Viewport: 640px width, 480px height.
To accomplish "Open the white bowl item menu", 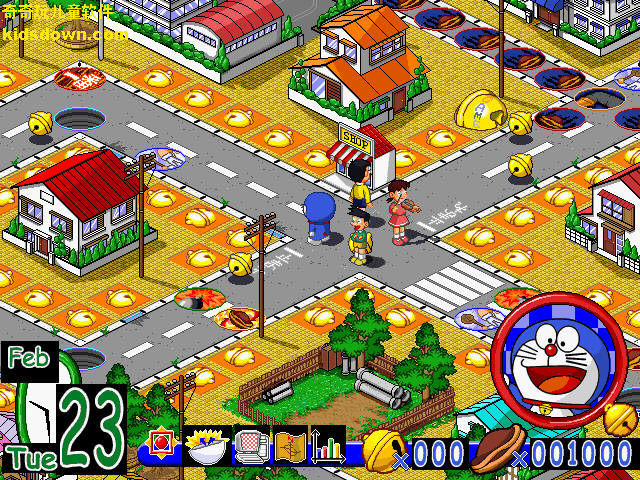I will (x=207, y=446).
